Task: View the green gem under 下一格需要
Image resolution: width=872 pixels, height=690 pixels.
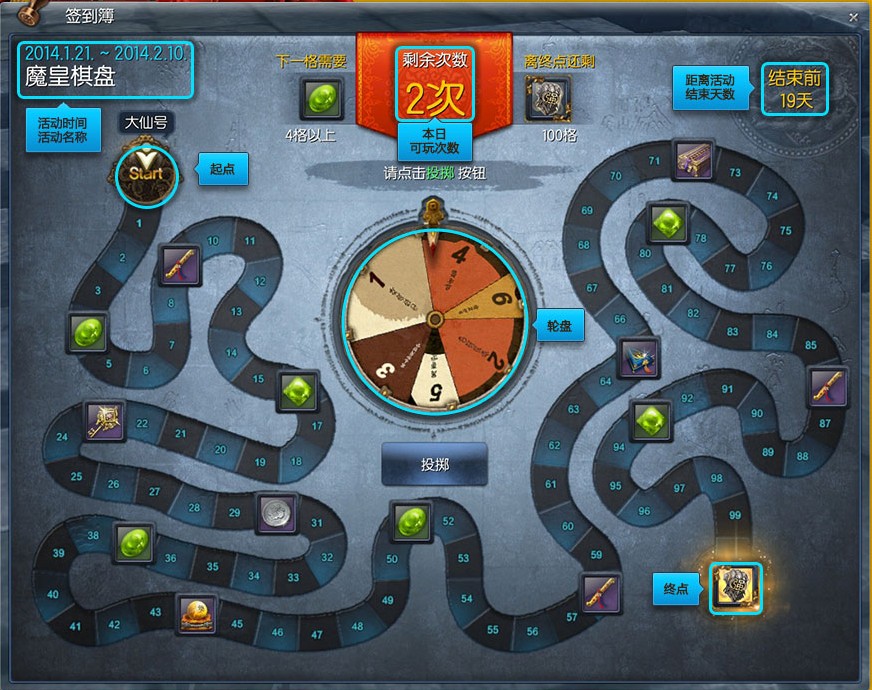Action: 322,99
